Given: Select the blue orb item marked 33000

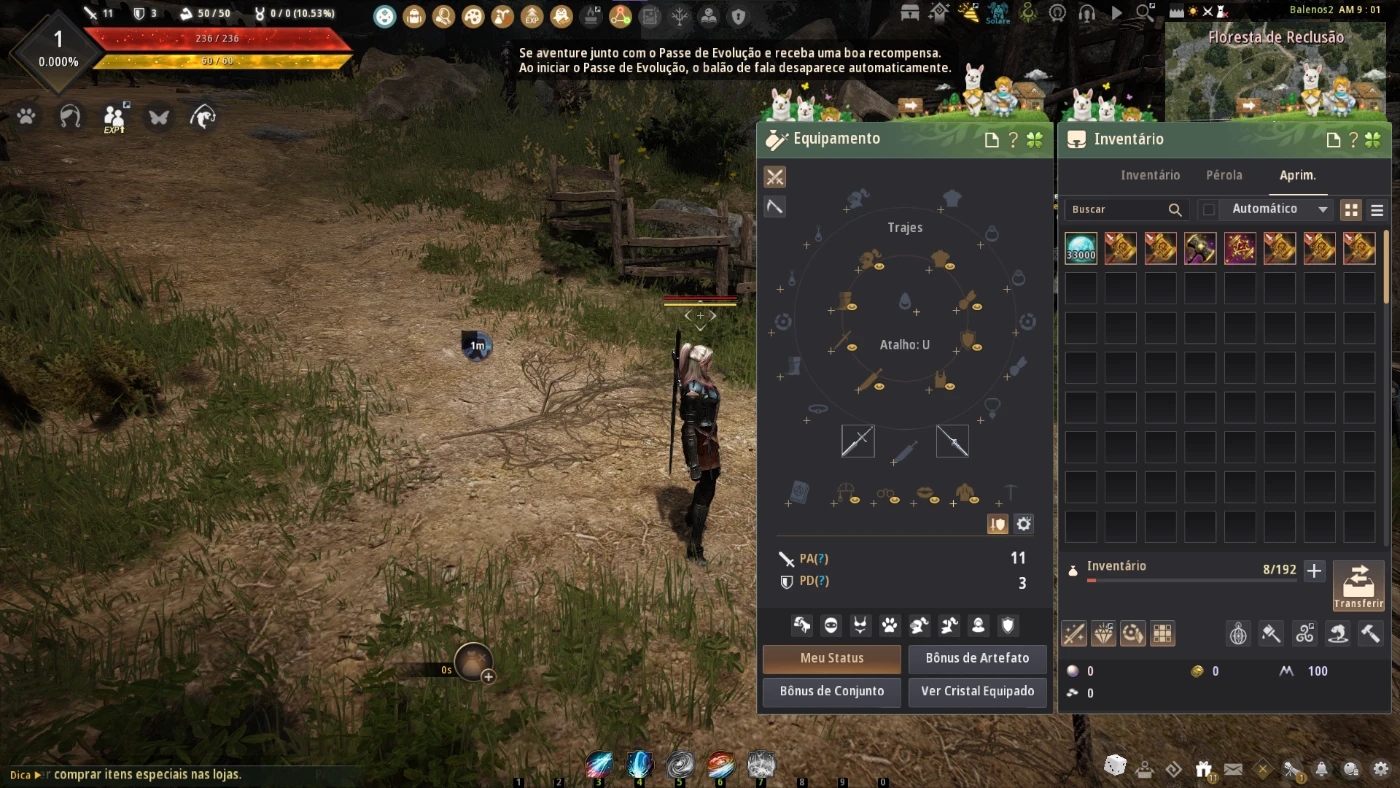Looking at the screenshot, I should tap(1080, 248).
